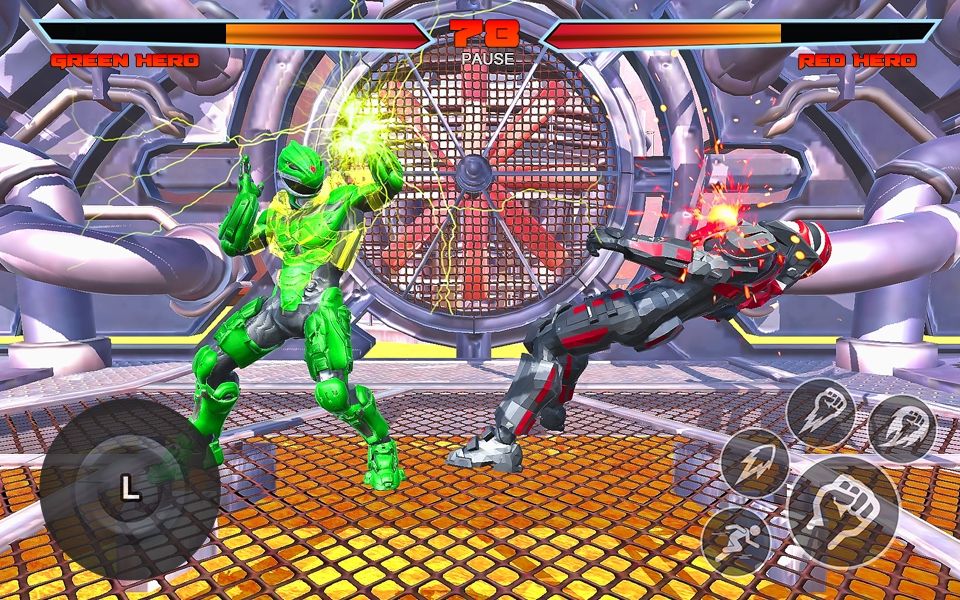The image size is (960, 600).
Task: Pause the fight with the PAUSE button
Action: 487,59
